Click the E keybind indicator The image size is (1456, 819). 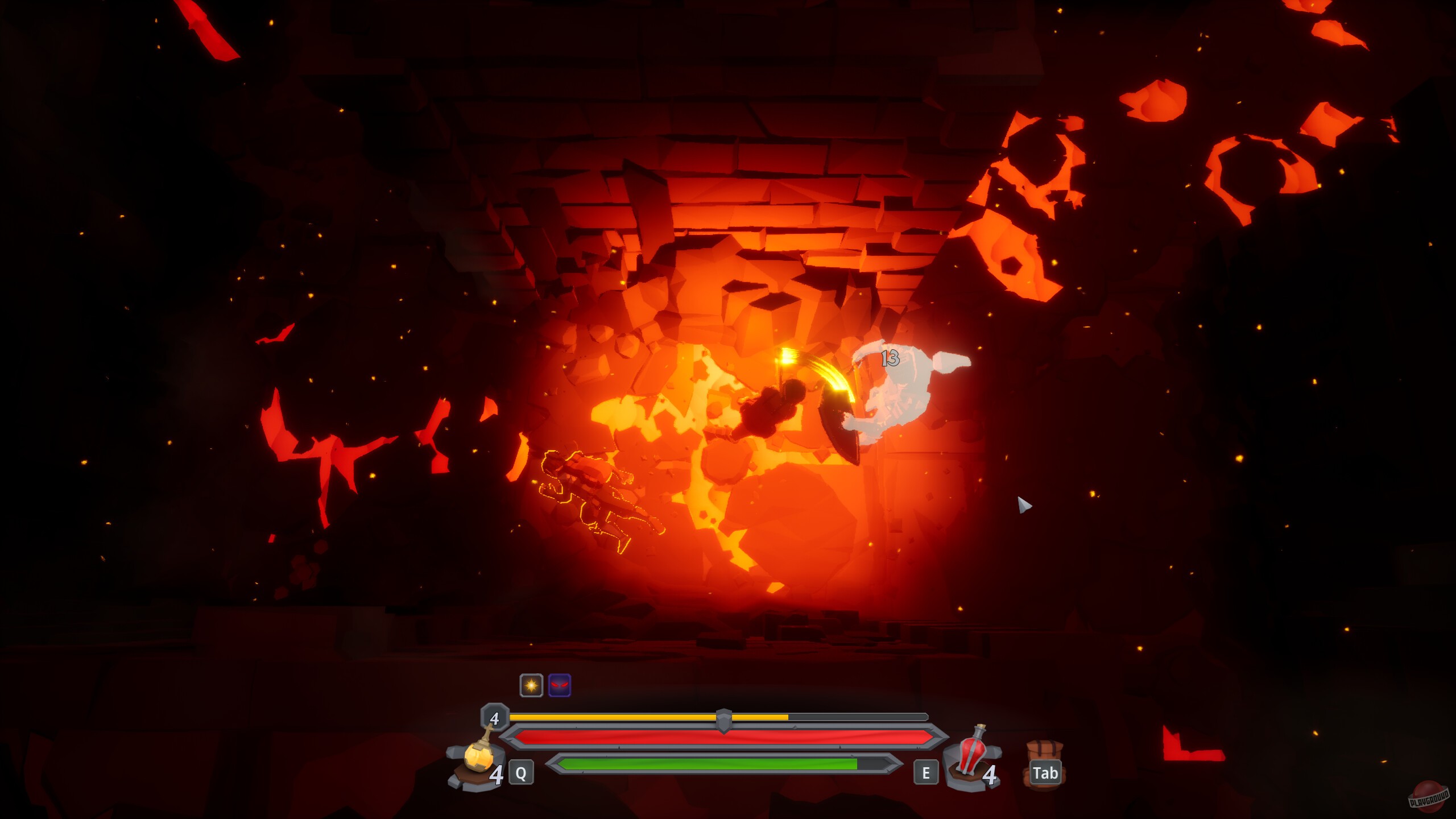[x=926, y=772]
